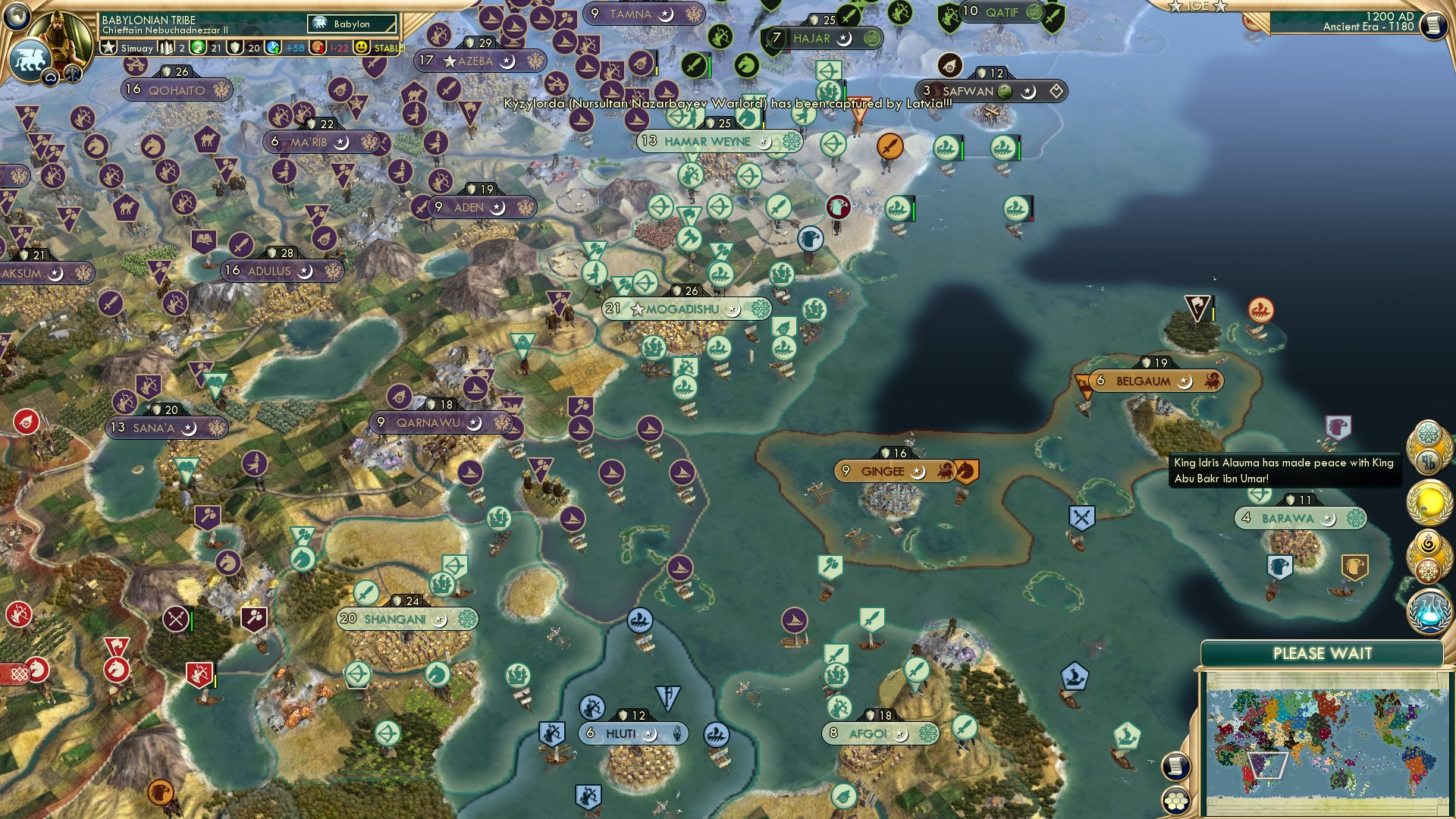
Task: Open the notification log scroll icon
Action: pyautogui.click(x=1175, y=766)
